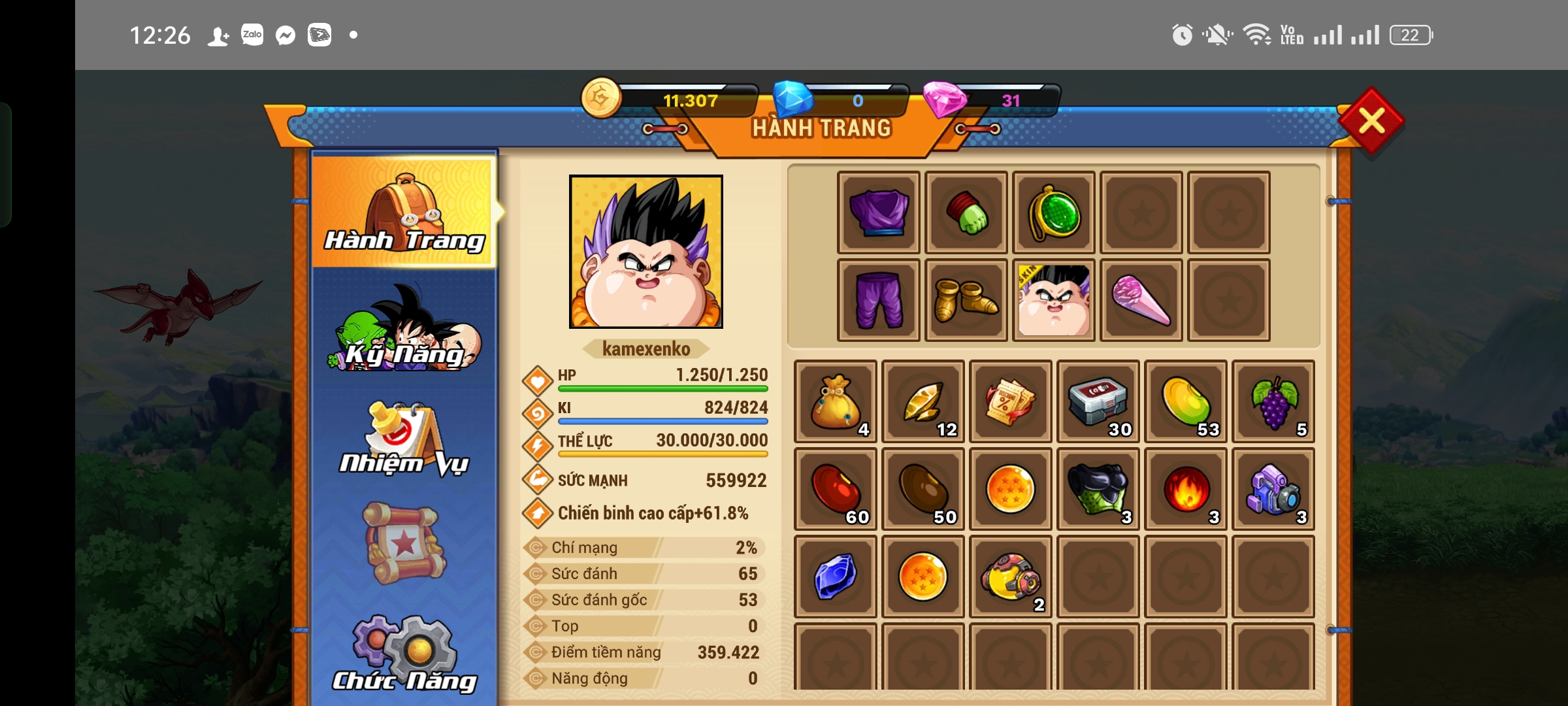Choose the discount ticket coupon item
Image resolution: width=1568 pixels, height=706 pixels.
[1010, 401]
